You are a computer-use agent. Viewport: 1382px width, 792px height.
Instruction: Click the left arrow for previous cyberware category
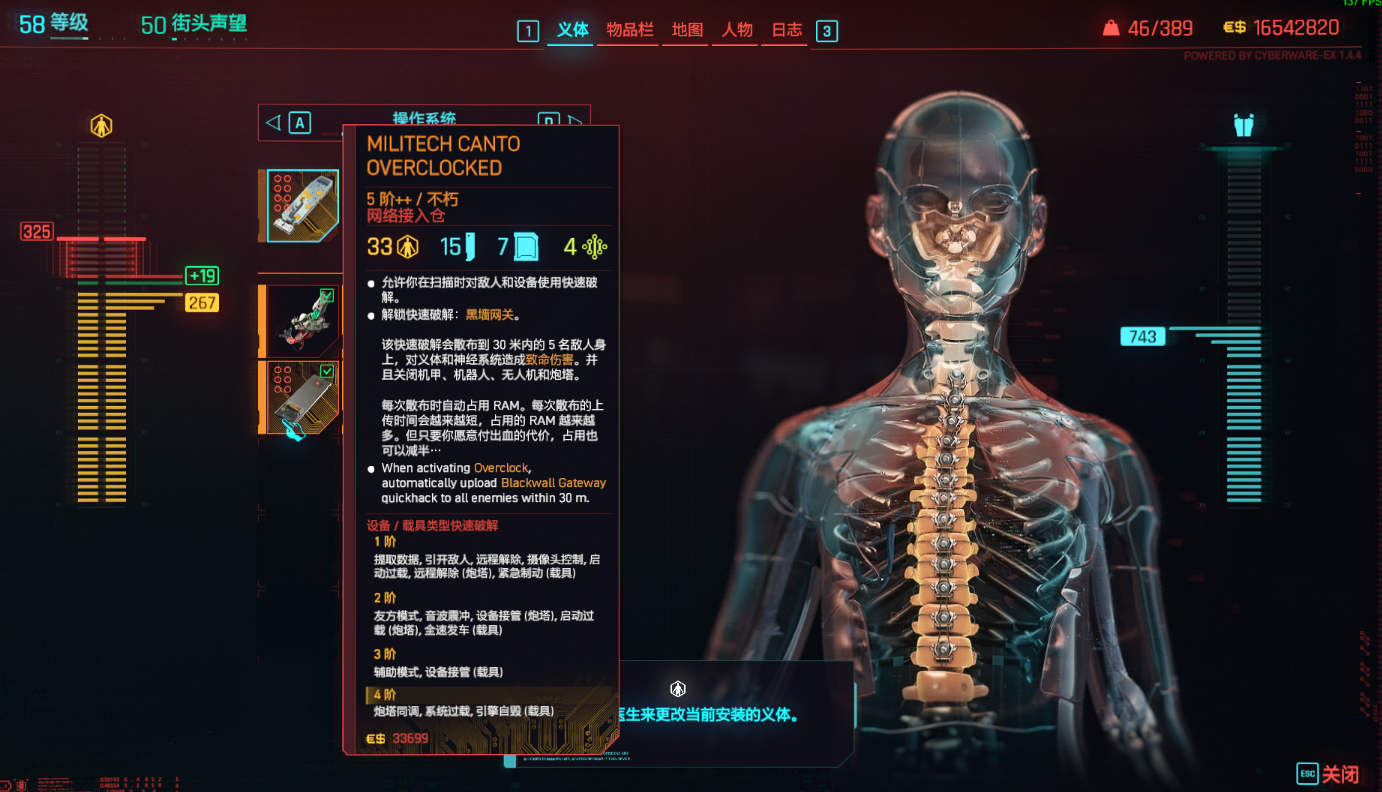pos(273,123)
